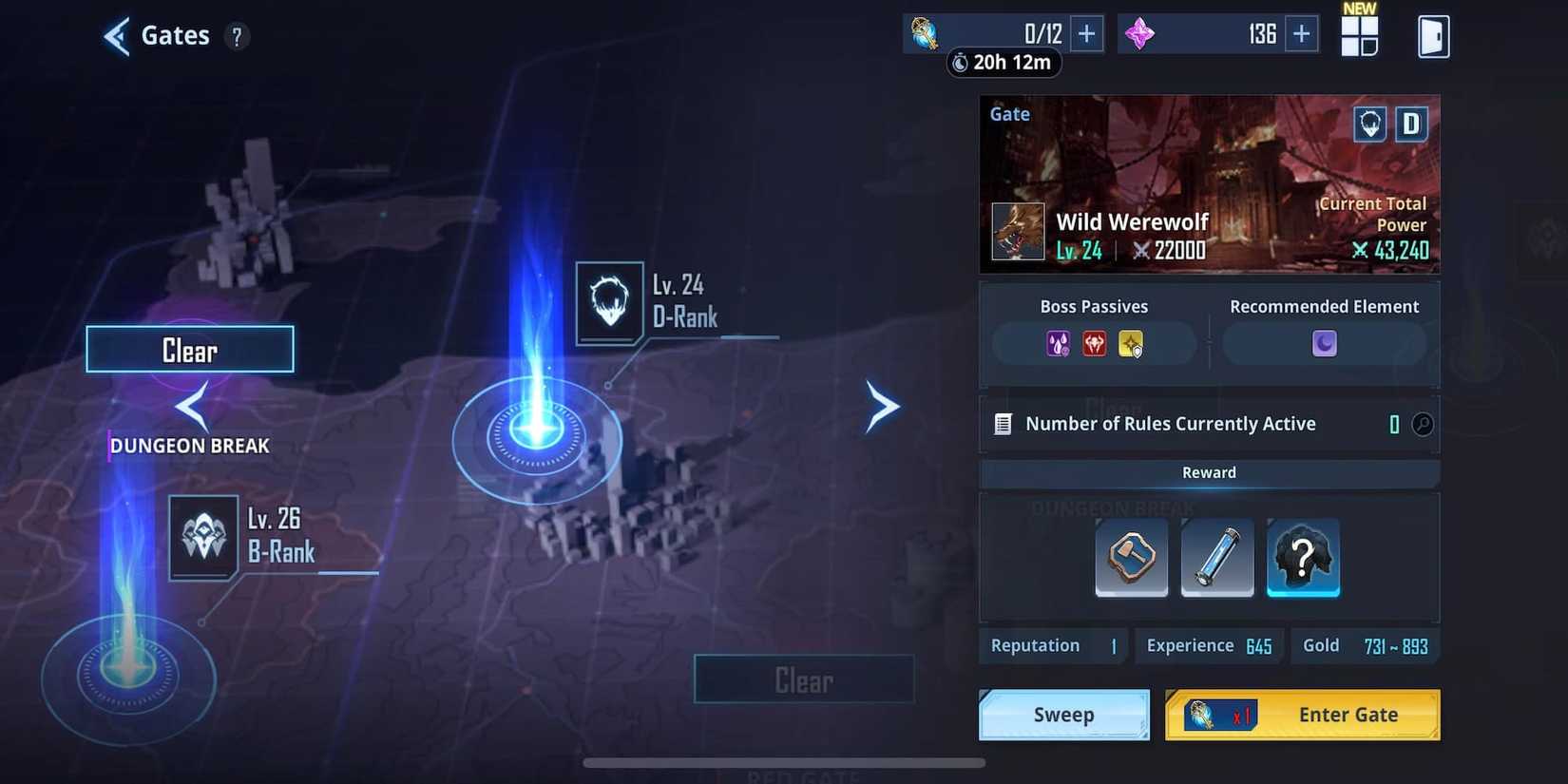View the hammer reward item icon
1568x784 pixels.
click(x=1131, y=559)
